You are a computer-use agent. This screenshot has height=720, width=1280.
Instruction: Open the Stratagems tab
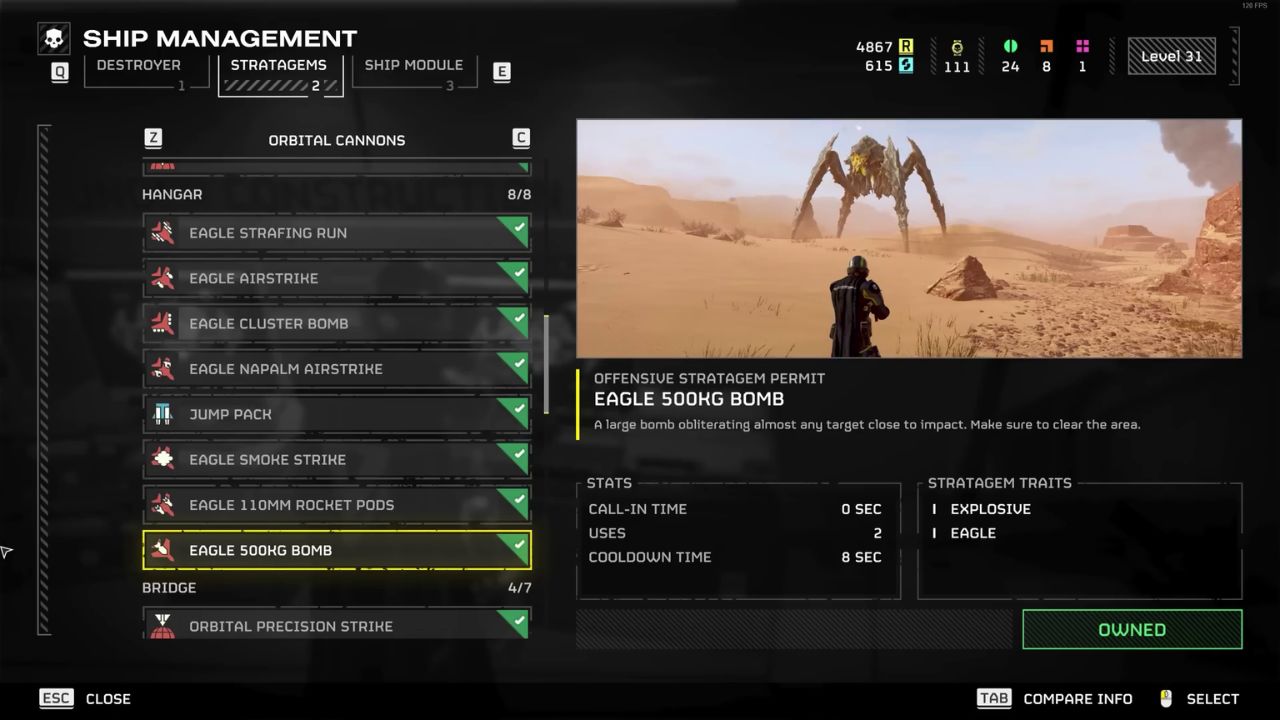[x=279, y=73]
